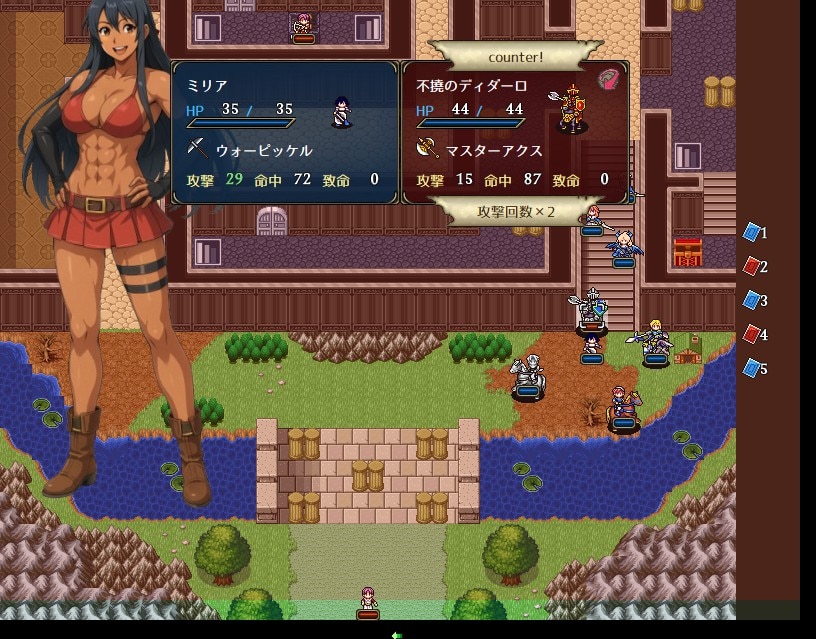Click 不撓のディダーロ's red forecast panel
Viewport: 816px width, 639px height.
(515, 132)
